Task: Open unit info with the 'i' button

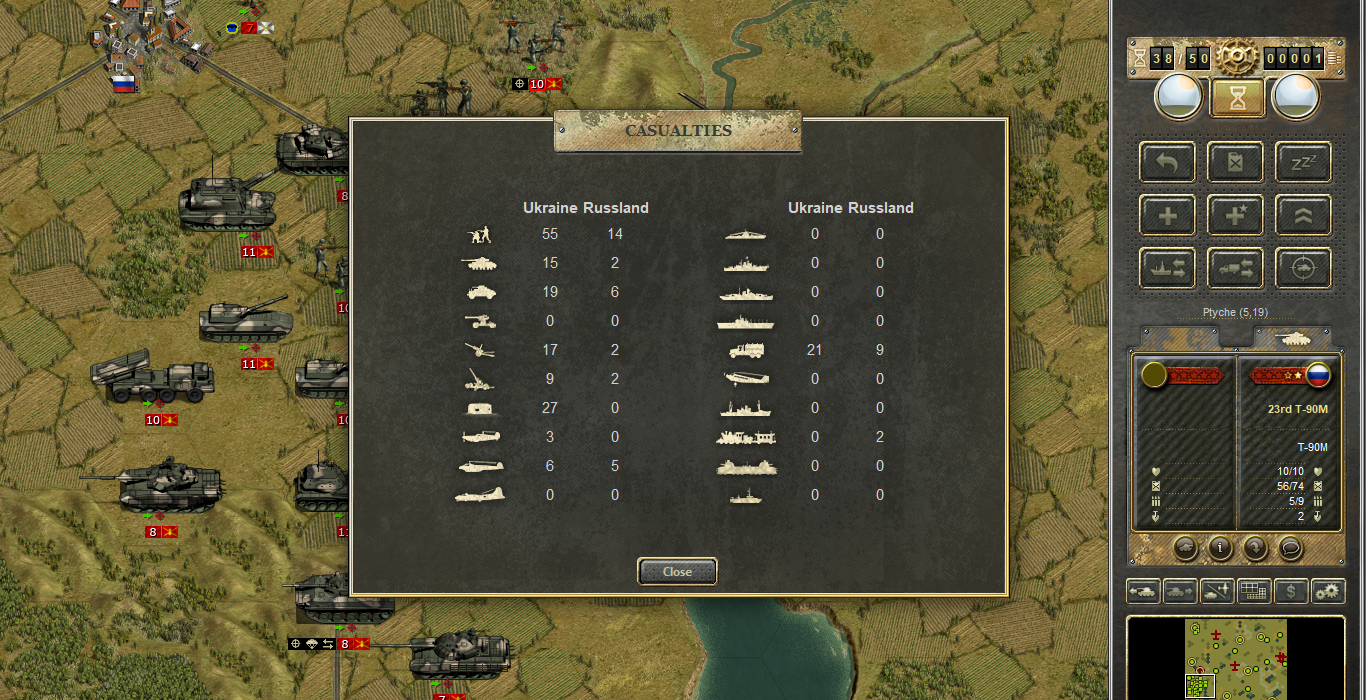Action: pos(1220,548)
